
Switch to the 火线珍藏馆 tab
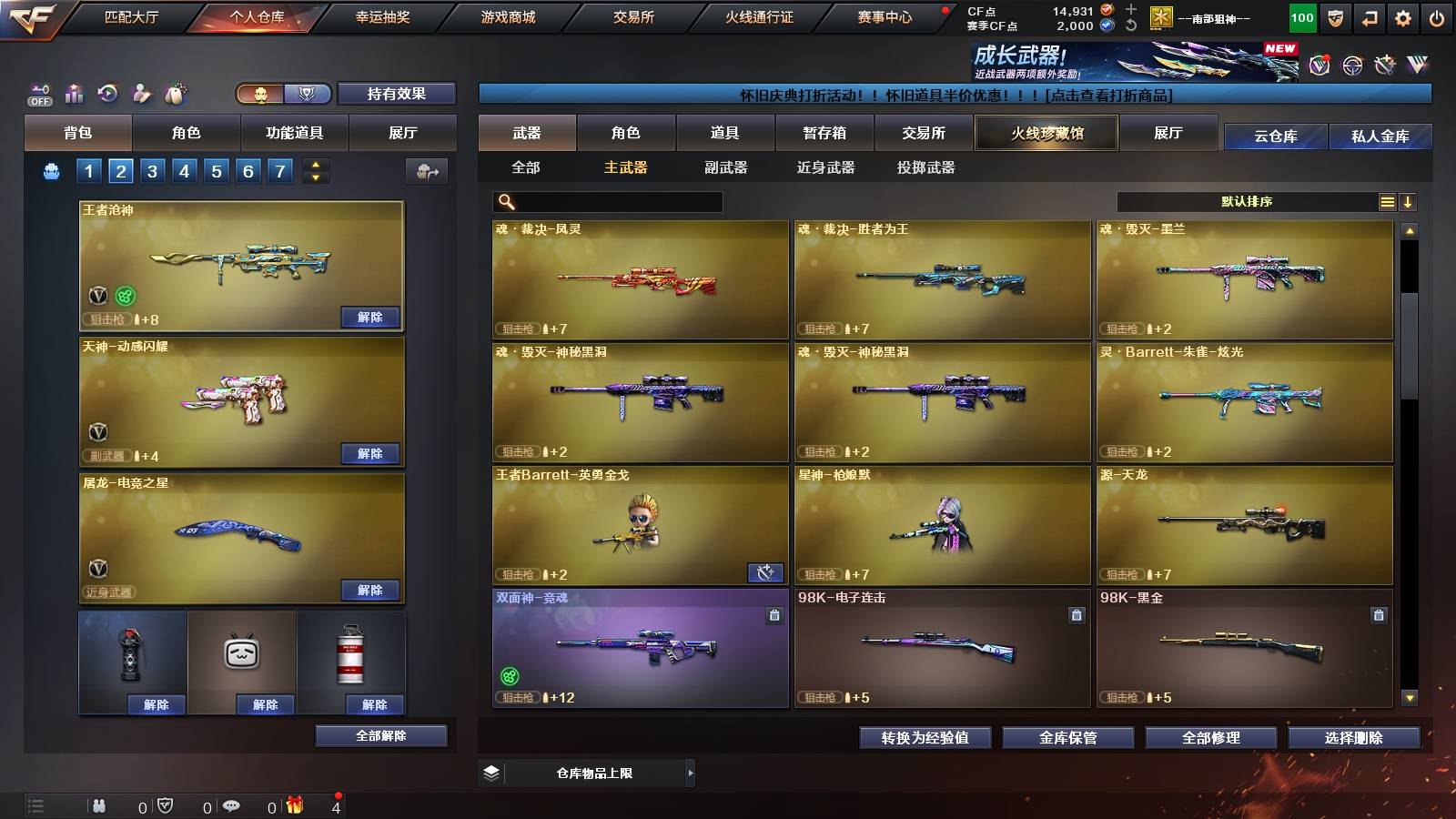(x=1046, y=133)
